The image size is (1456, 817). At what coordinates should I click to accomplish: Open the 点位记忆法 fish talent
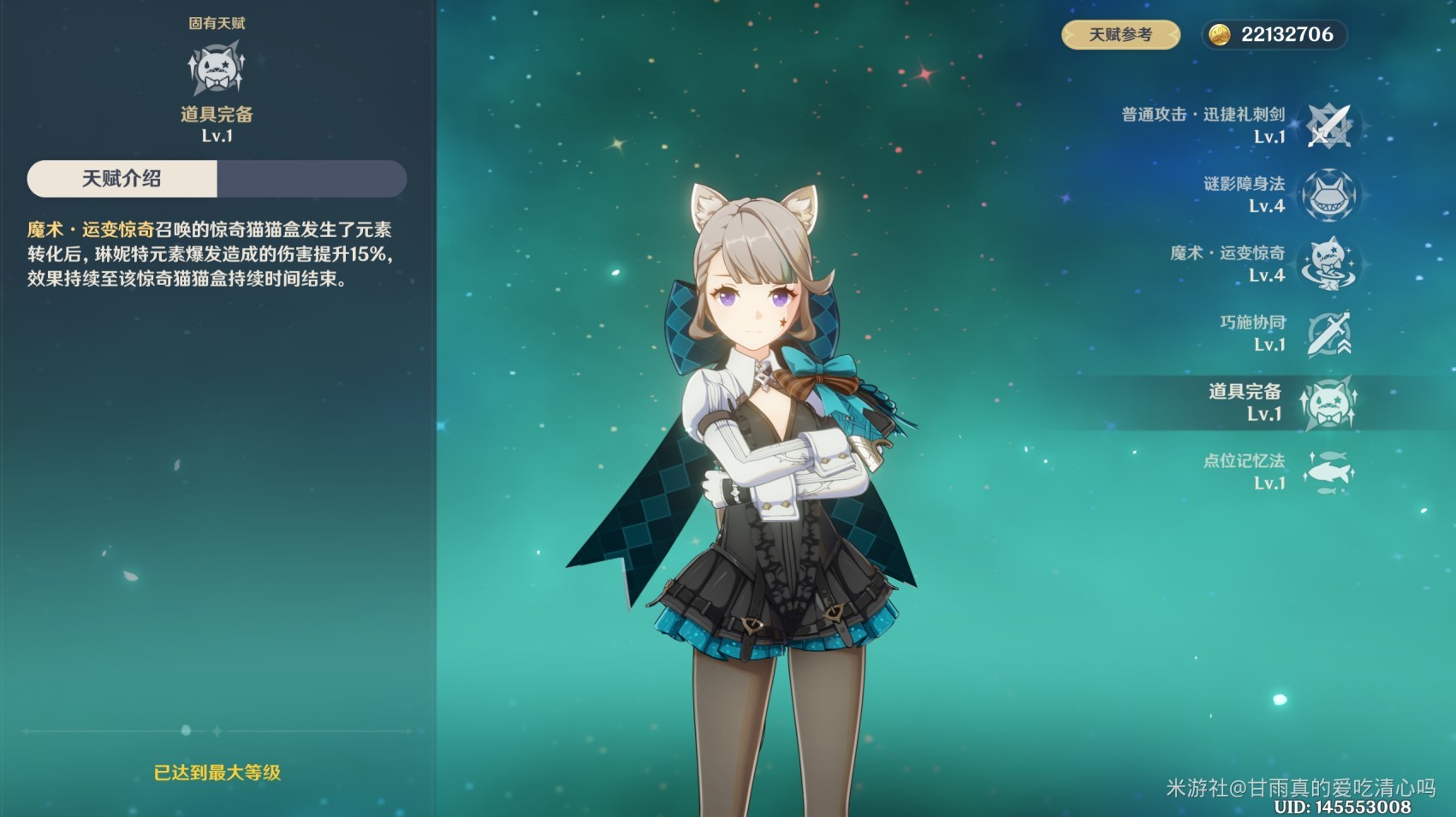click(x=1328, y=472)
